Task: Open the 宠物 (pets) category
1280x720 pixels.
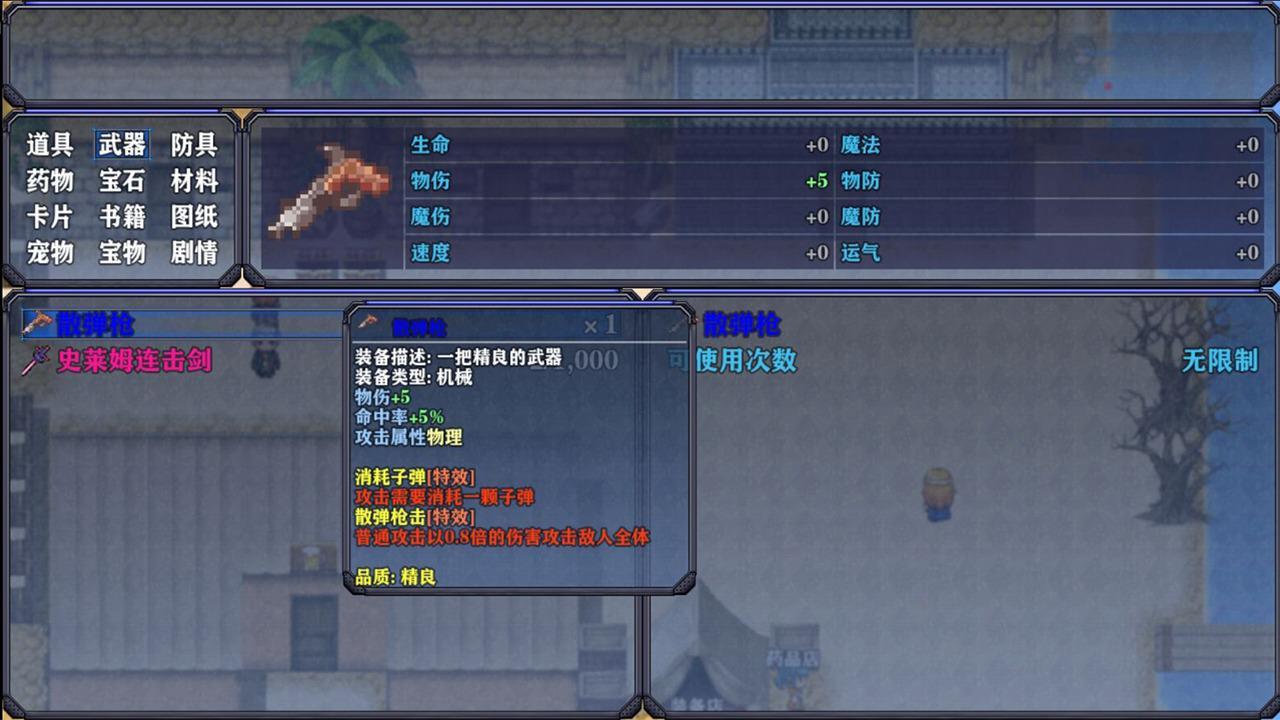Action: [48, 253]
